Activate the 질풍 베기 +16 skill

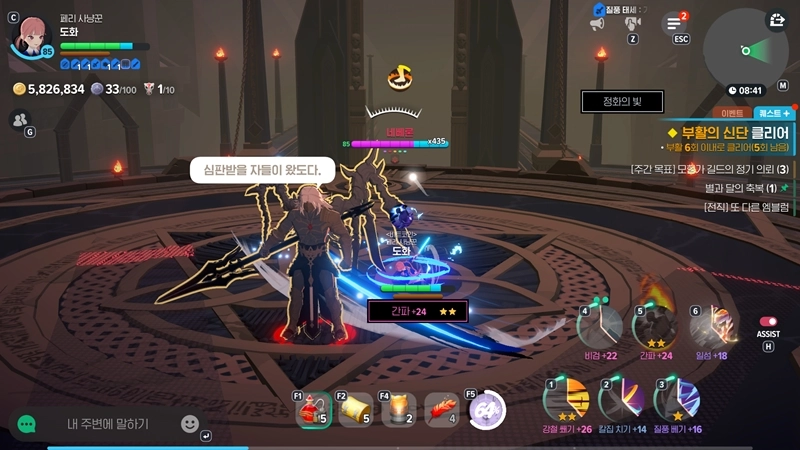[676, 400]
